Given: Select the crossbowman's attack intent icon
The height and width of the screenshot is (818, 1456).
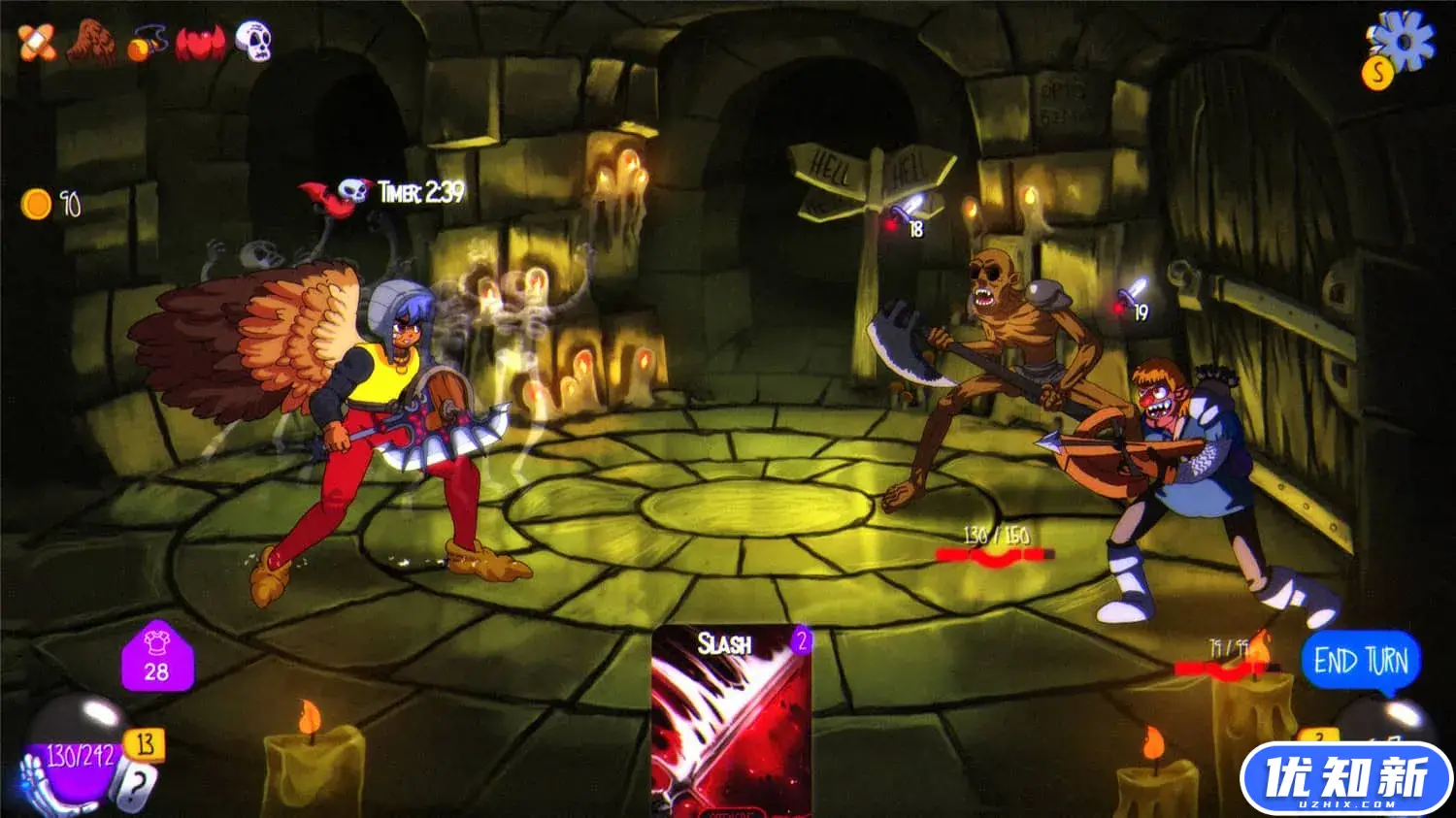Looking at the screenshot, I should pos(1132,295).
